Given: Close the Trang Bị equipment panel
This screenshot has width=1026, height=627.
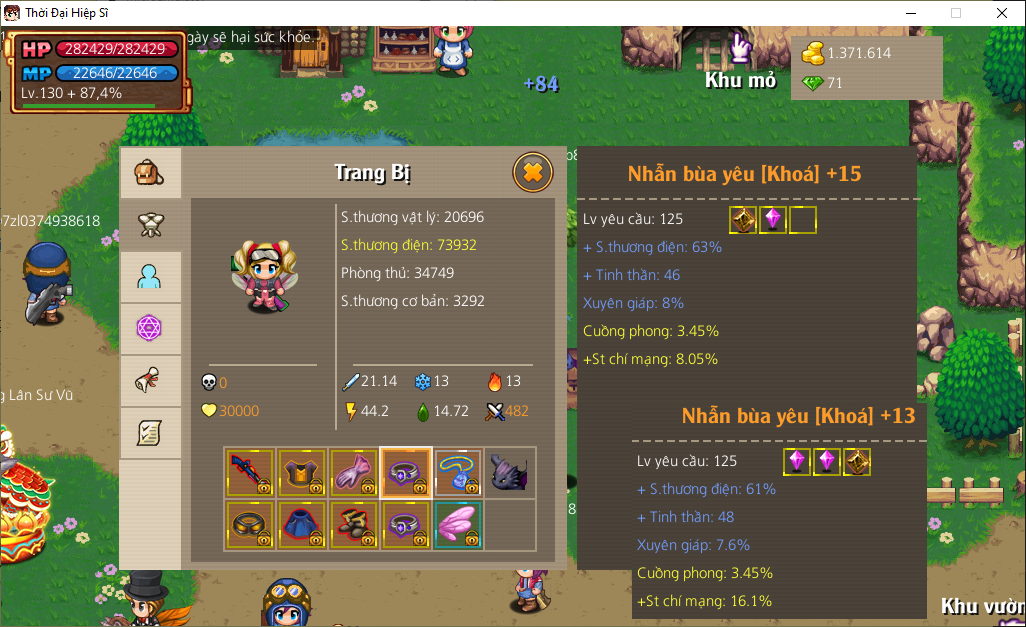Looking at the screenshot, I should pyautogui.click(x=533, y=173).
